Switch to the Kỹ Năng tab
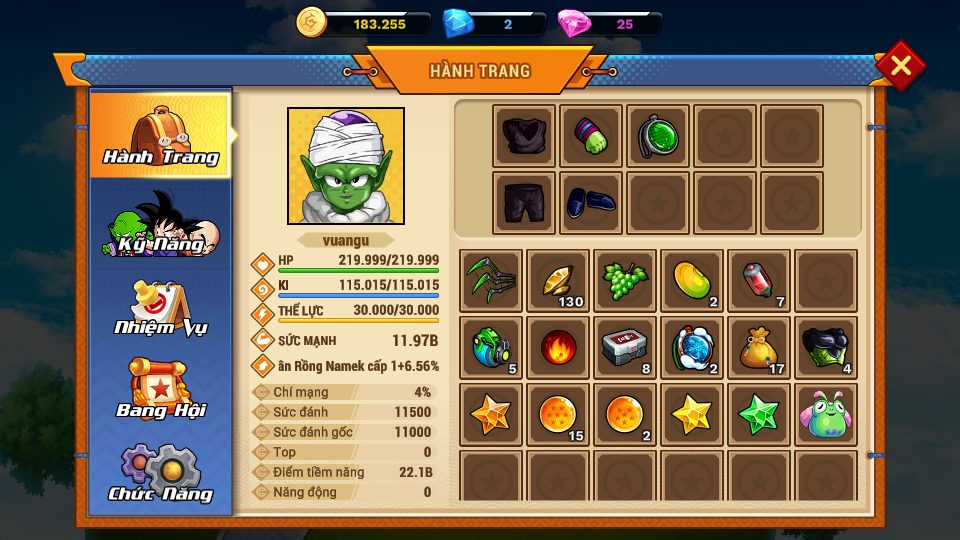The image size is (960, 540). [x=161, y=224]
